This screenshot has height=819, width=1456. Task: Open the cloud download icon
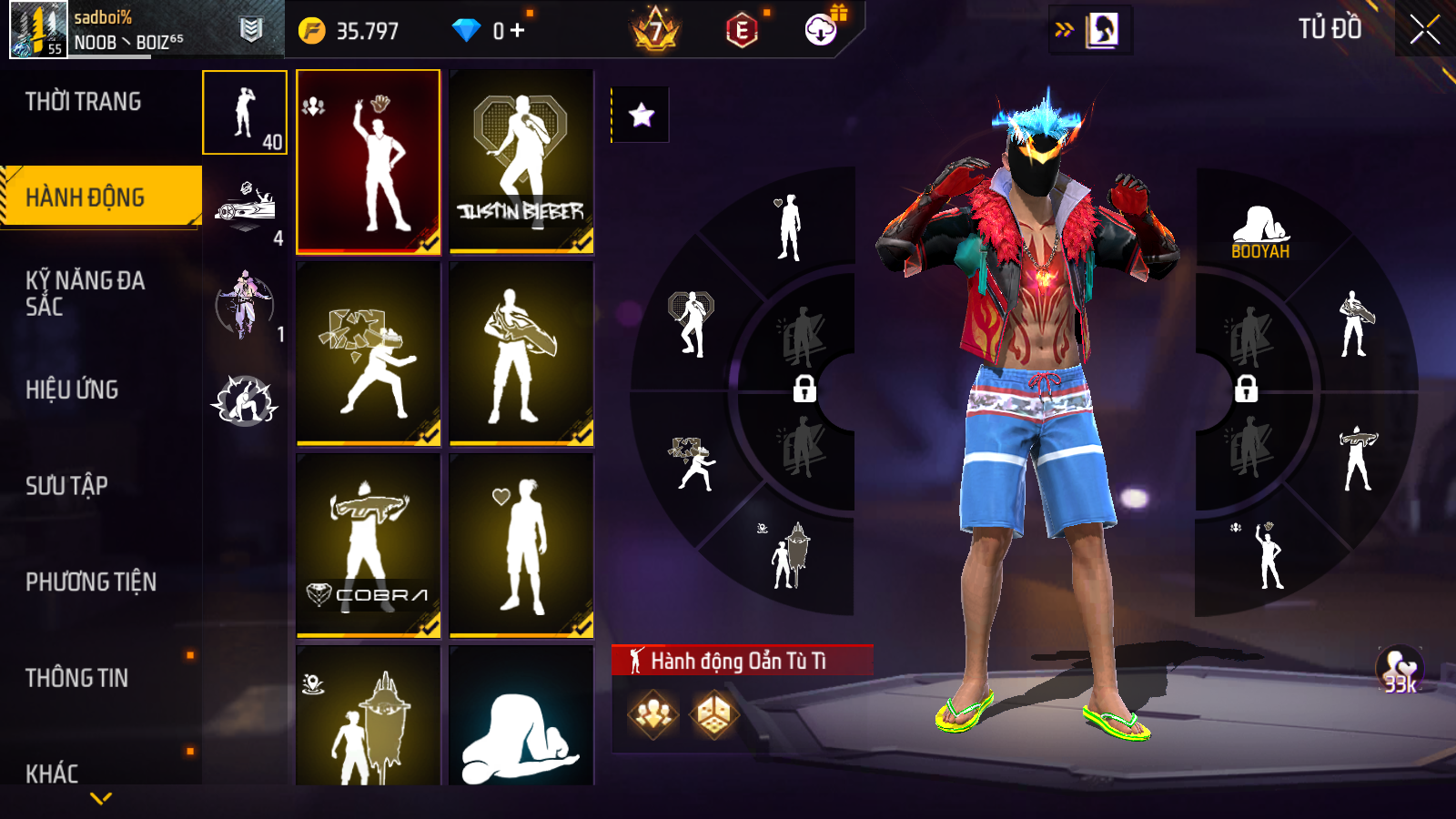click(x=821, y=30)
